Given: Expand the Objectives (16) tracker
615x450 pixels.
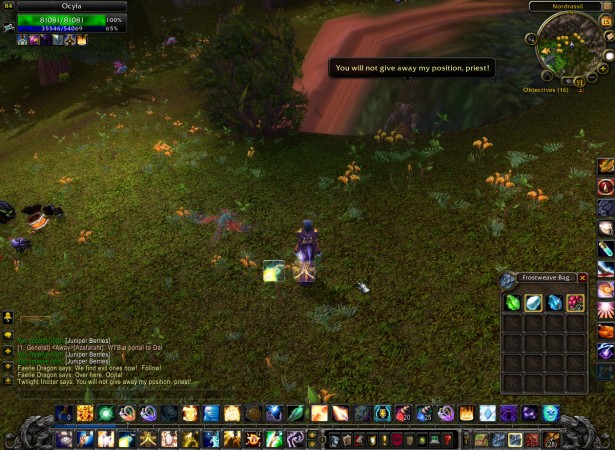Looking at the screenshot, I should [x=546, y=89].
